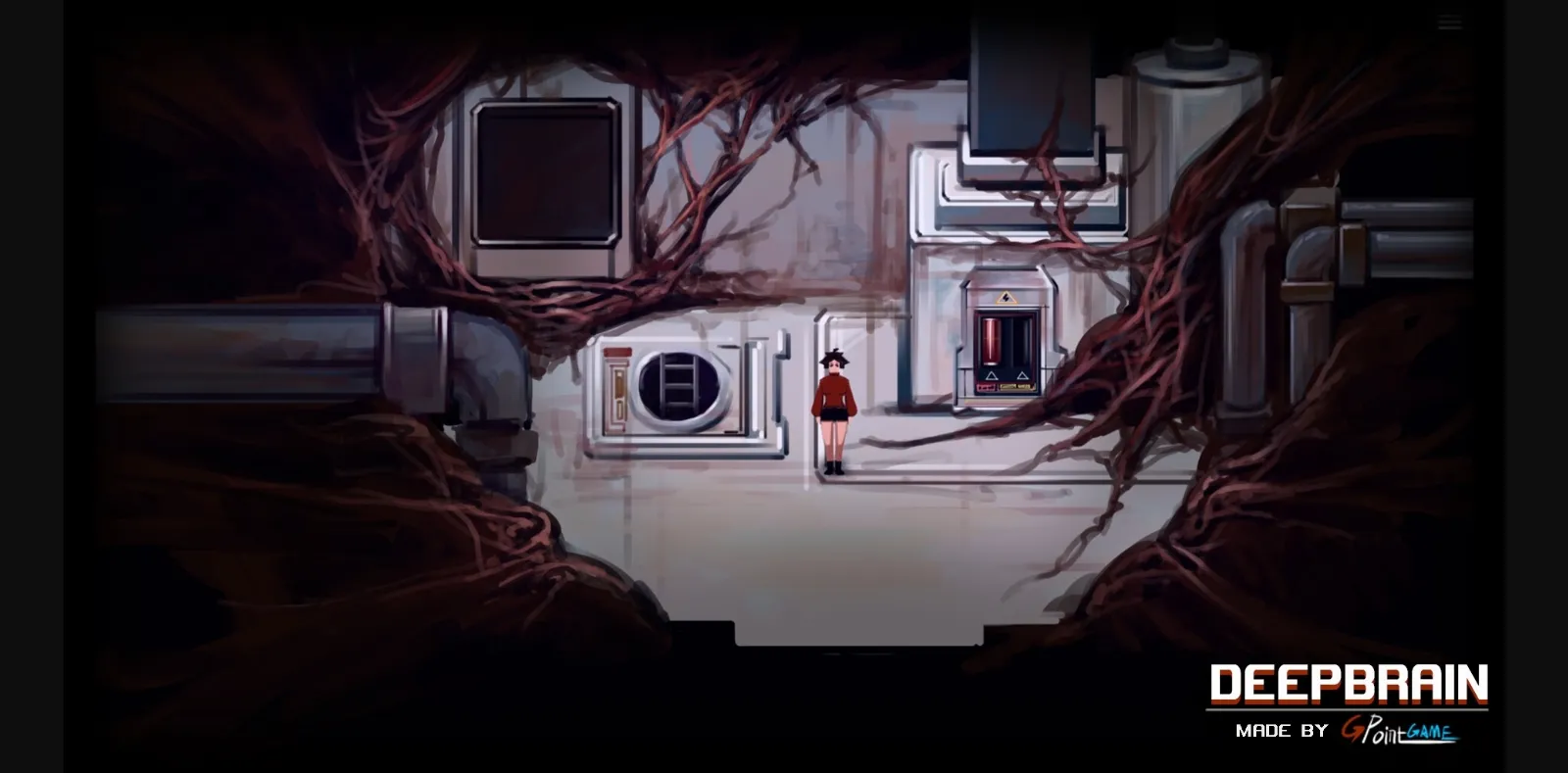Click the red warning label under the battery
The height and width of the screenshot is (773, 1568).
[x=987, y=386]
